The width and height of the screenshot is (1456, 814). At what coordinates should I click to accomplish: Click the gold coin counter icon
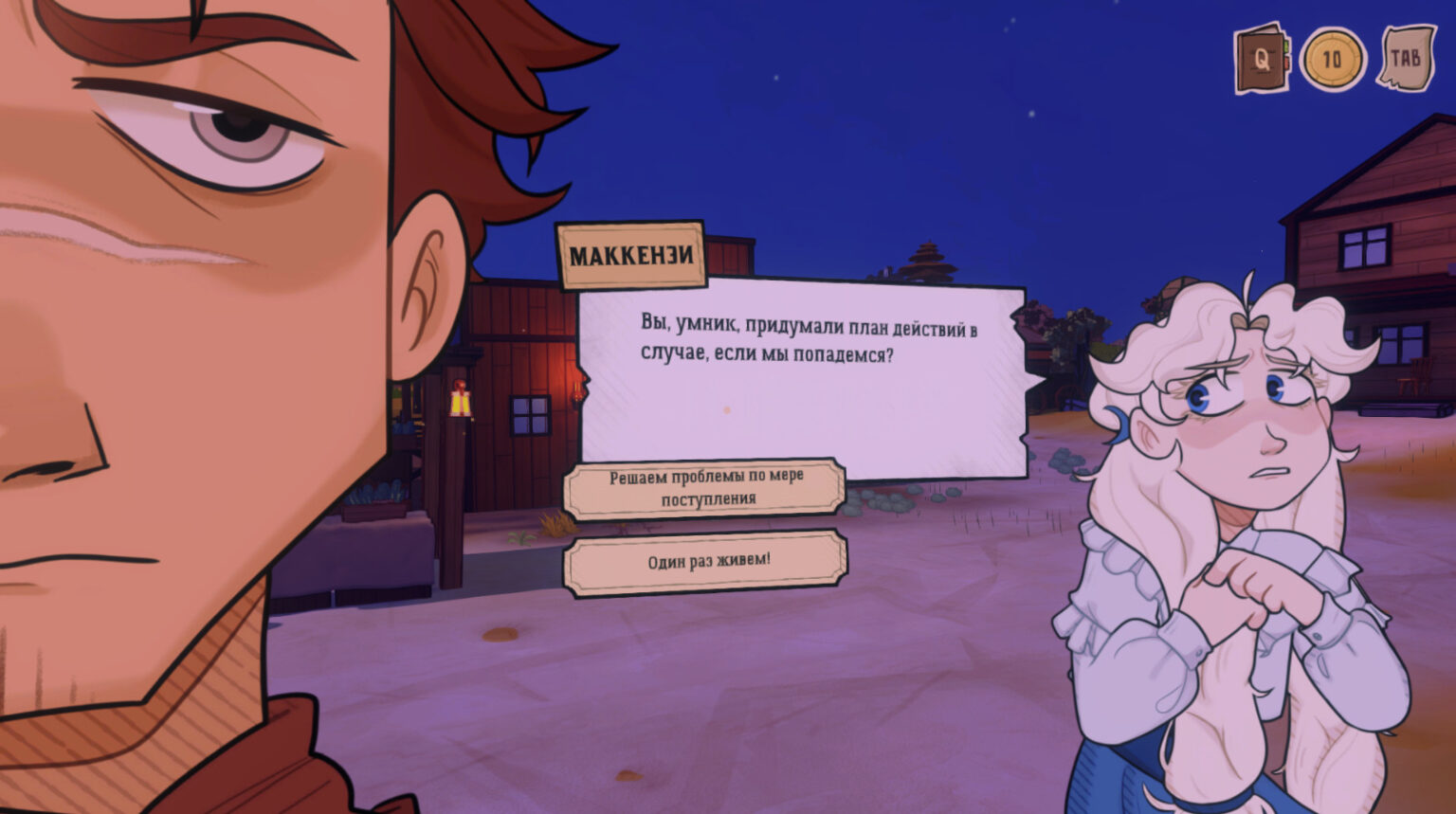(x=1333, y=60)
